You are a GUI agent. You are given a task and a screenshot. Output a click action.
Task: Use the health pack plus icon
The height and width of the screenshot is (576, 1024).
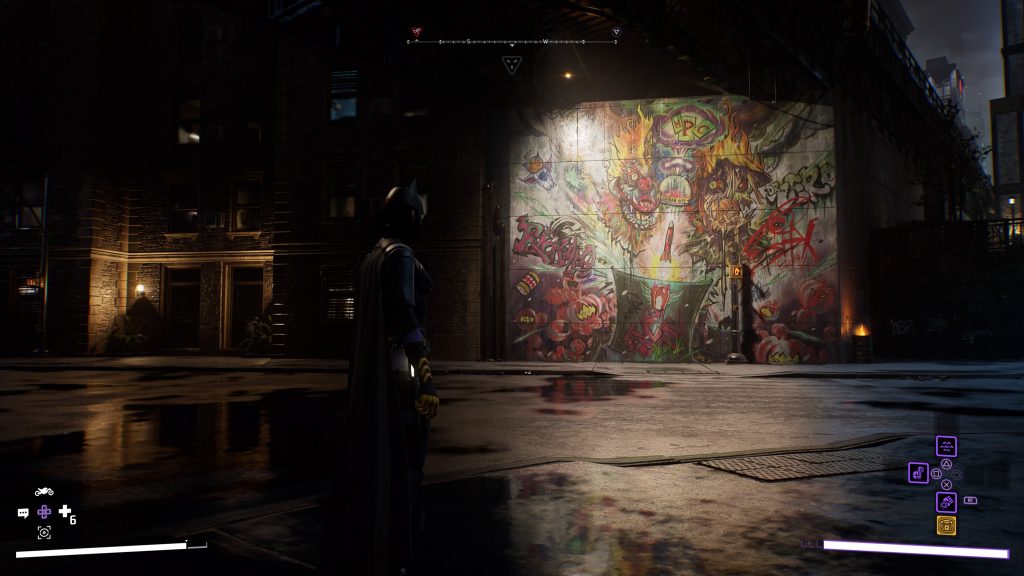[65, 512]
